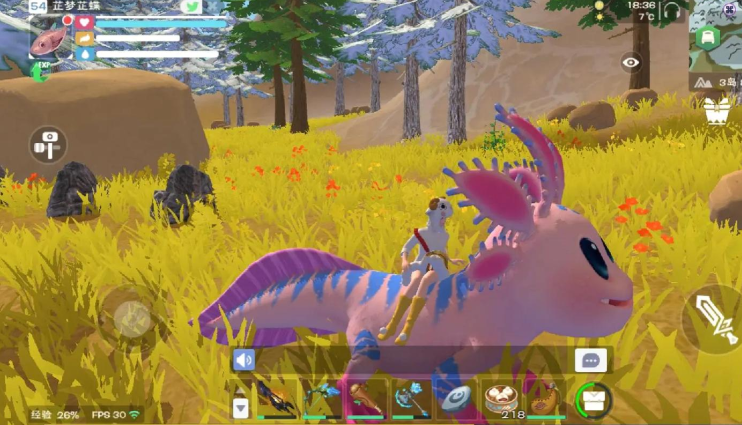Open the green-ringed backpack button
Image resolution: width=742 pixels, height=425 pixels.
point(594,400)
